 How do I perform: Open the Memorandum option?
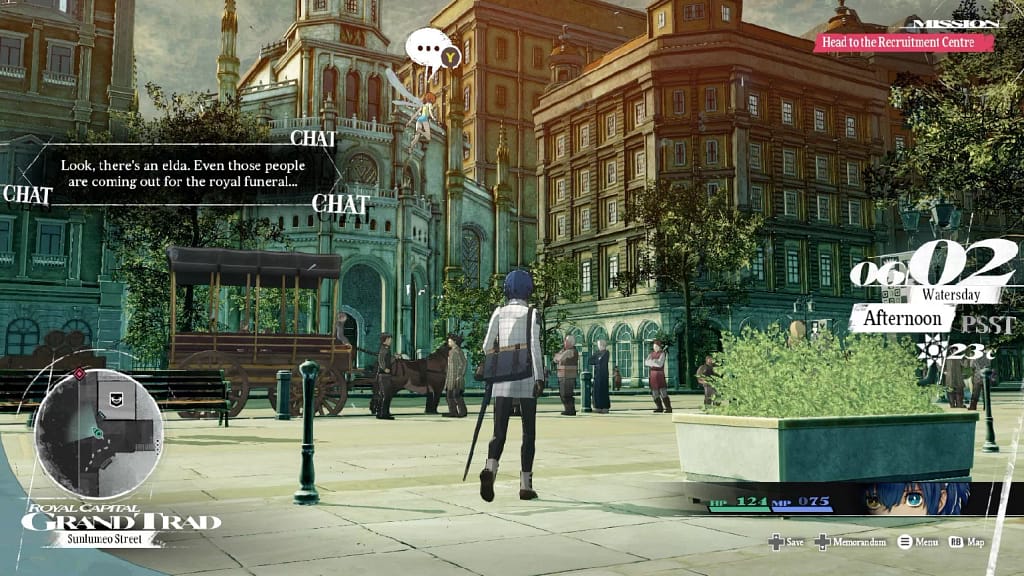(851, 542)
